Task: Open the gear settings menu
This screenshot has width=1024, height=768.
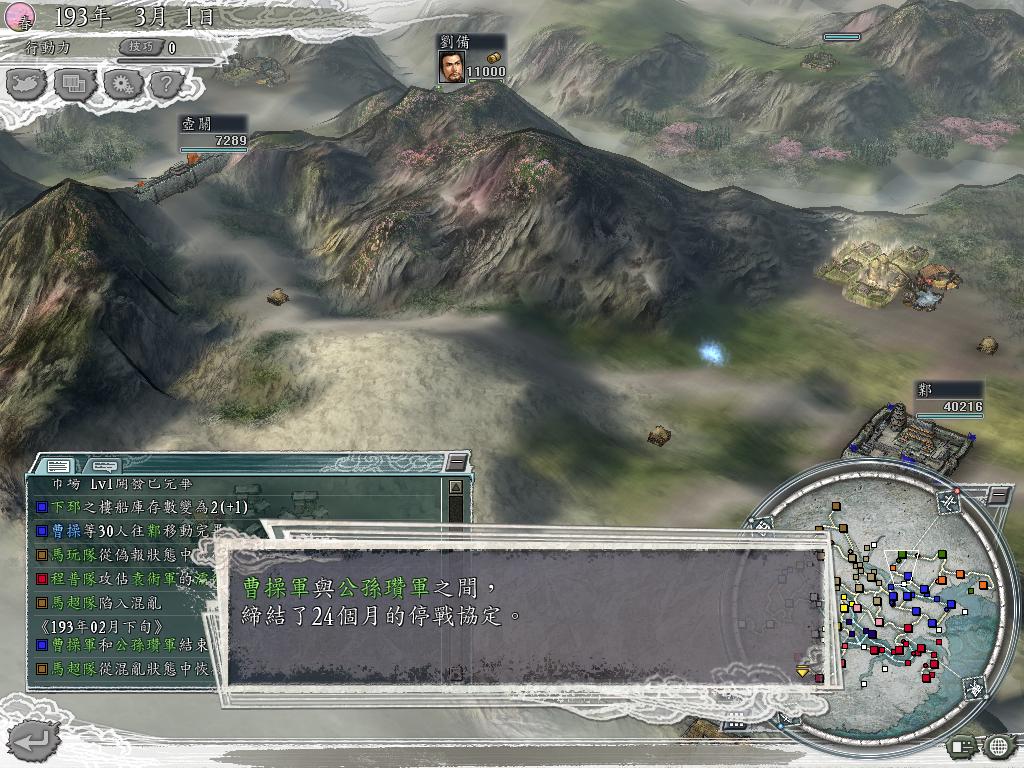Action: pyautogui.click(x=121, y=83)
